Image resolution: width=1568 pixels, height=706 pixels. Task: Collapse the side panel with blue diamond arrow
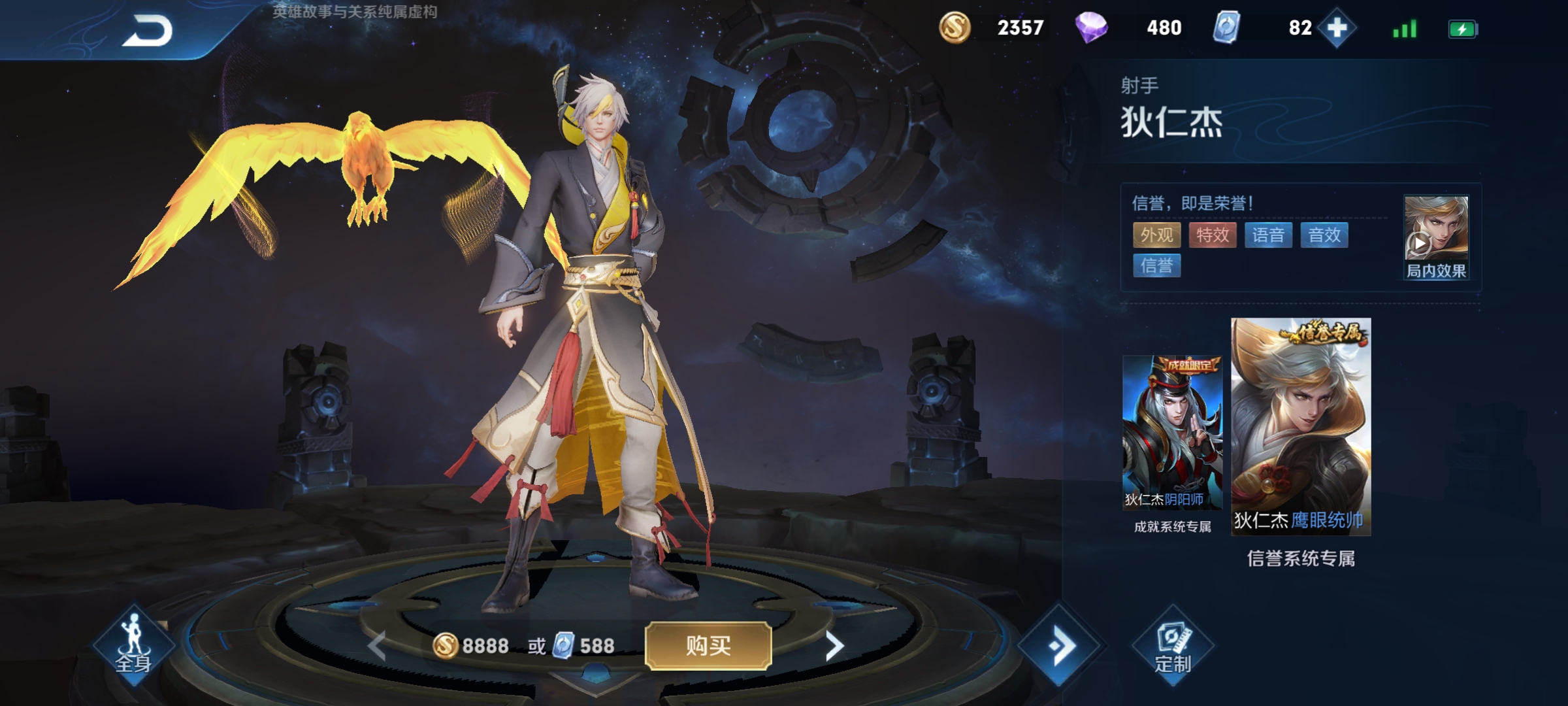1059,646
